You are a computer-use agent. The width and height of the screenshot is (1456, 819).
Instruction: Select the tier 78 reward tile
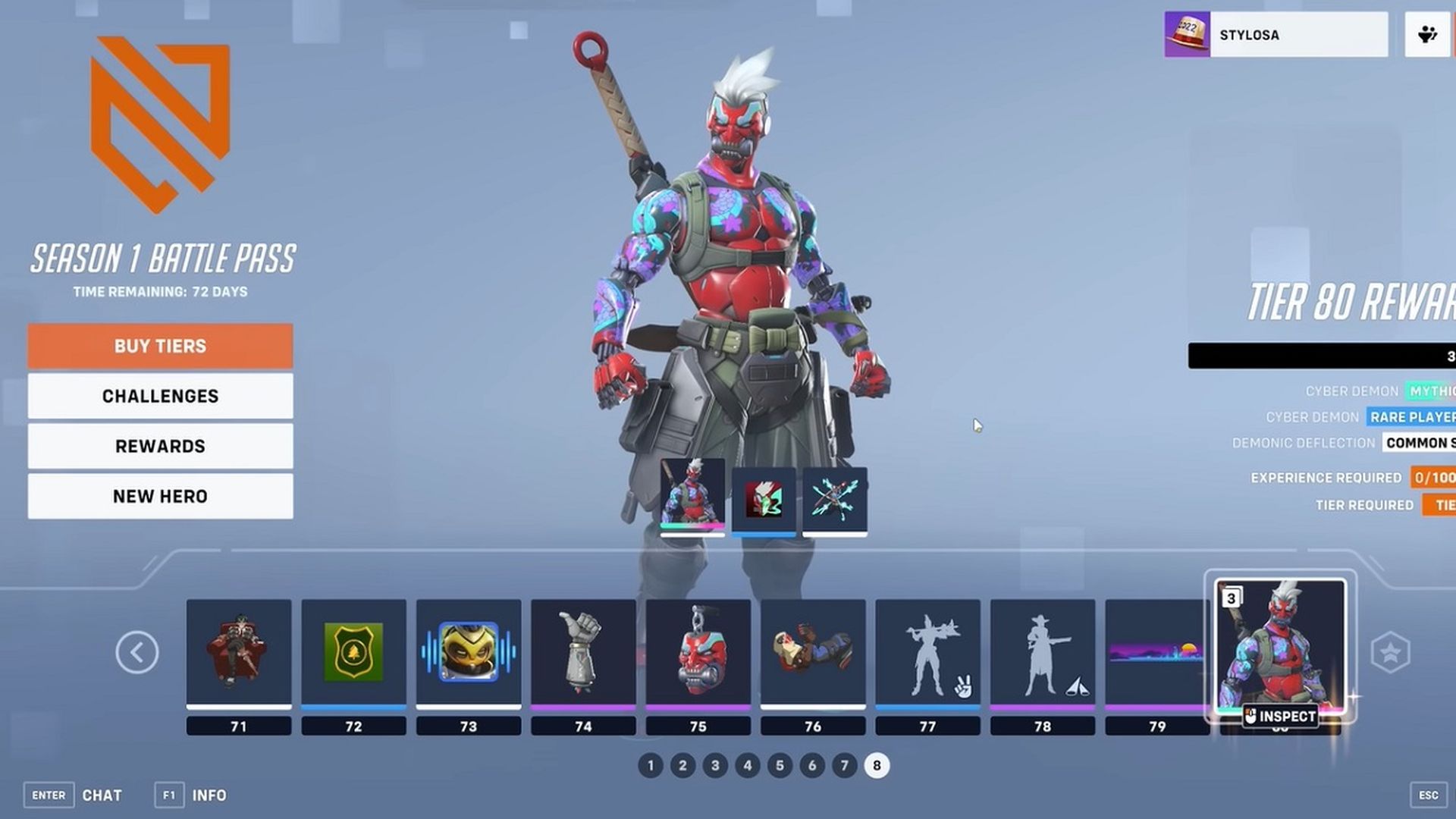point(1043,653)
